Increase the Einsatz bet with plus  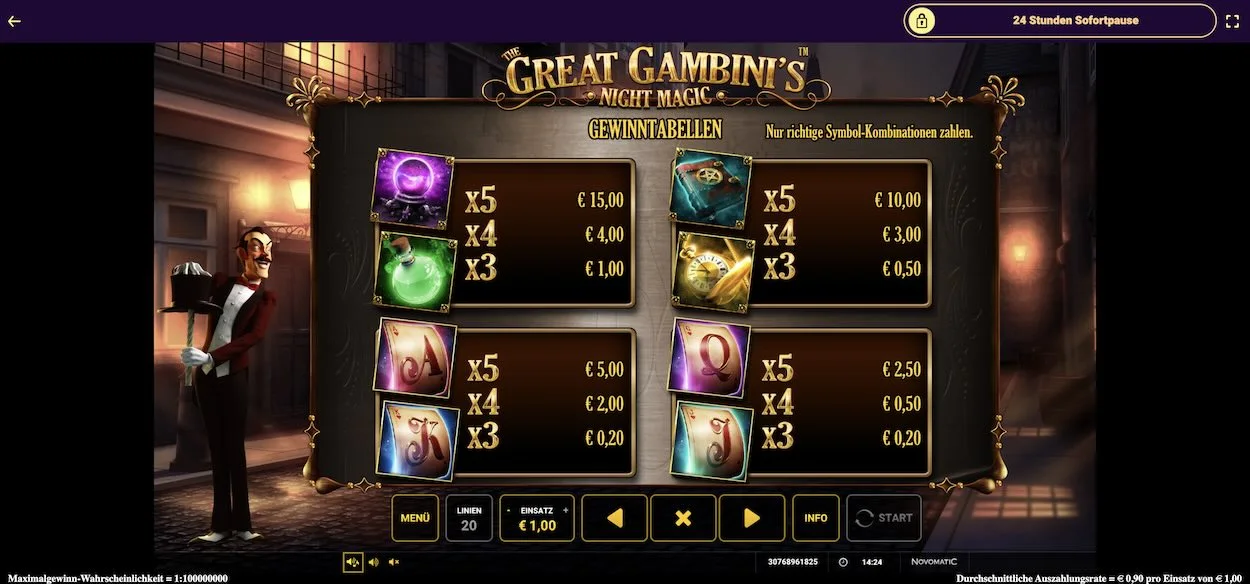click(565, 510)
